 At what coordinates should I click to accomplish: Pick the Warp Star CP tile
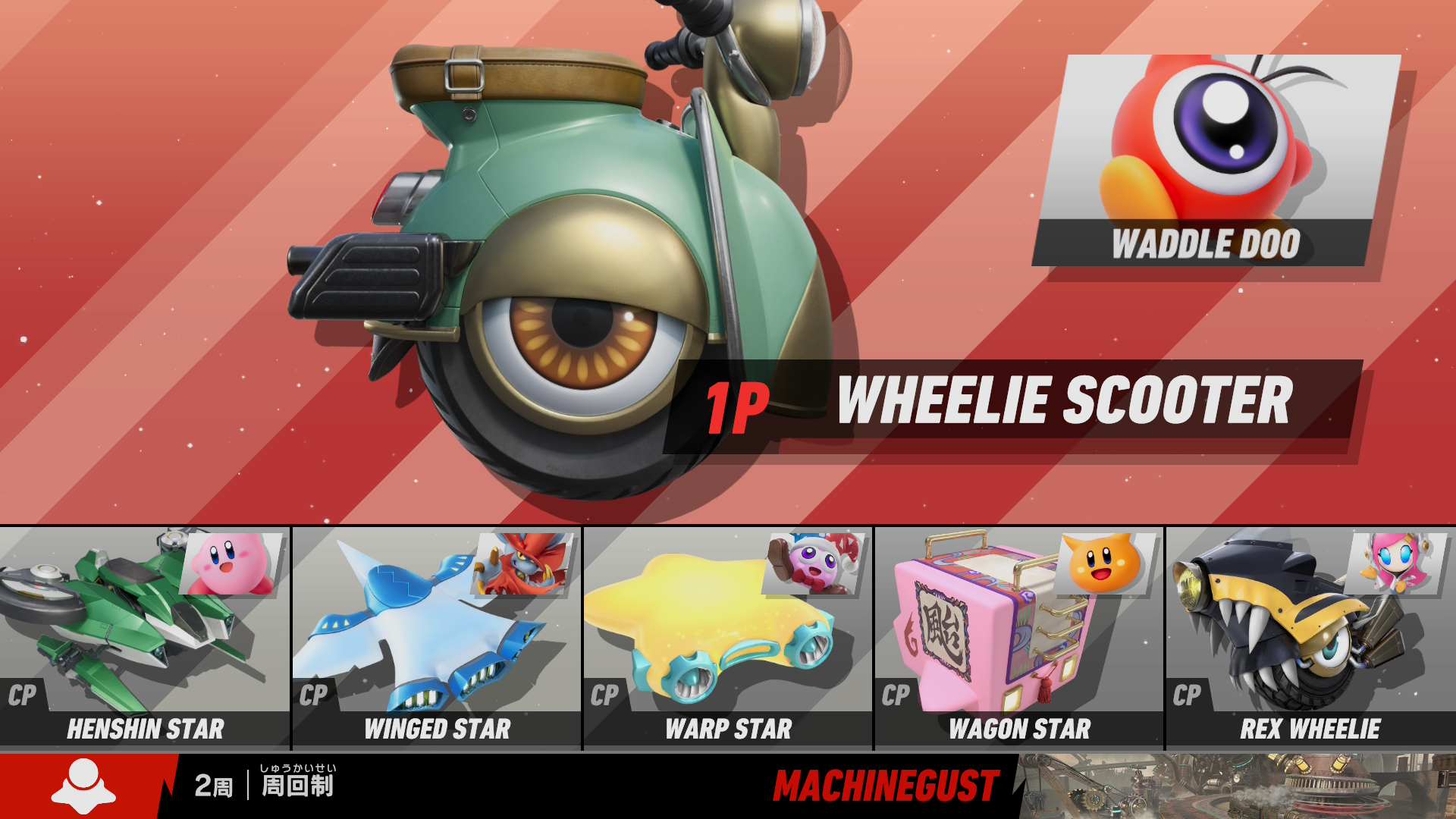pos(728,638)
